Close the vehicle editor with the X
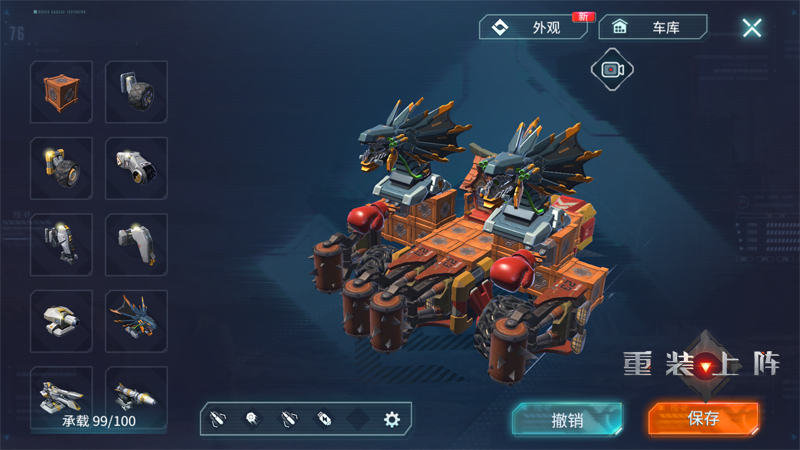This screenshot has height=450, width=800. [x=752, y=28]
